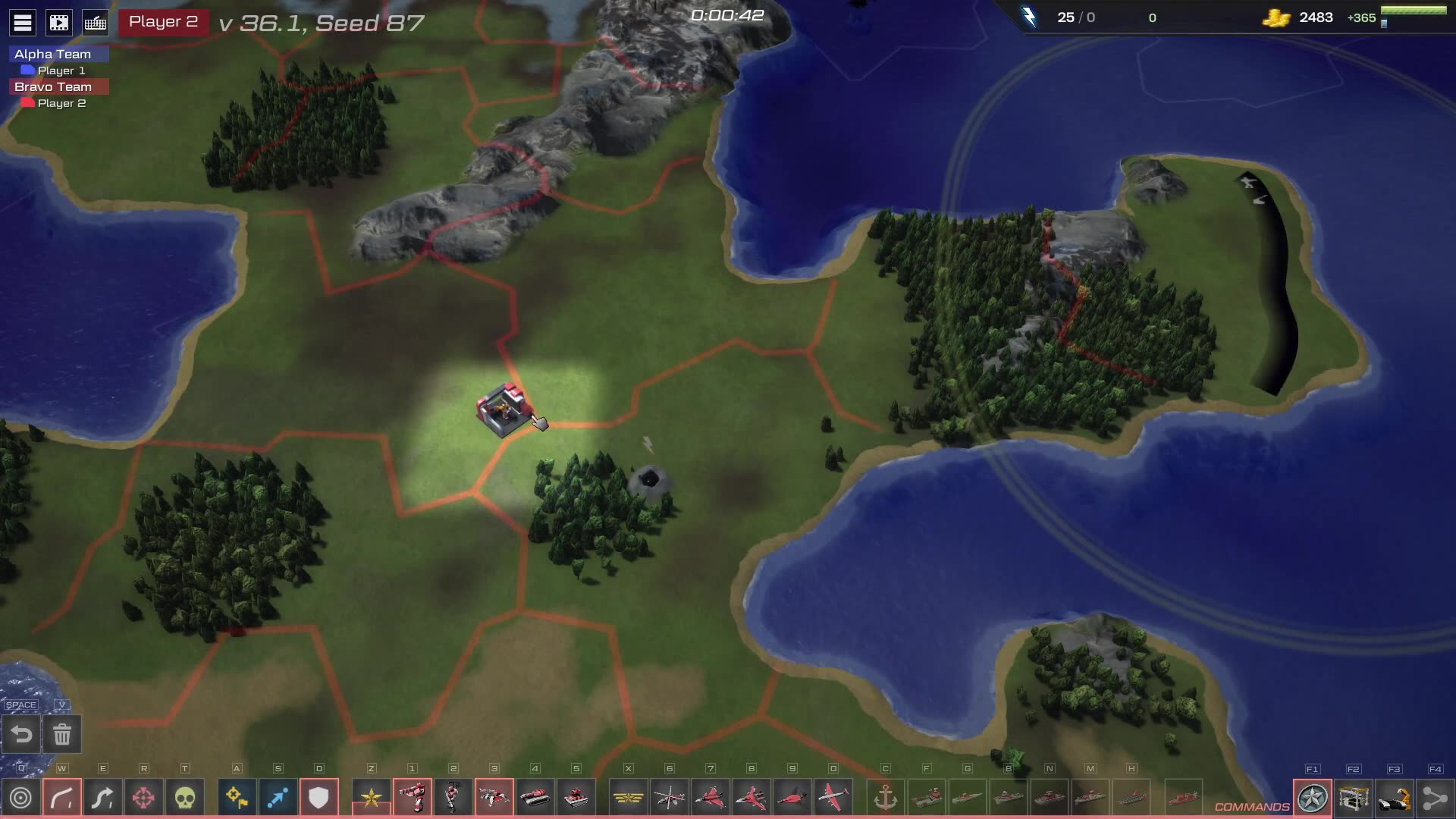Open the hamburger main menu
Image resolution: width=1456 pixels, height=819 pixels.
pyautogui.click(x=23, y=23)
